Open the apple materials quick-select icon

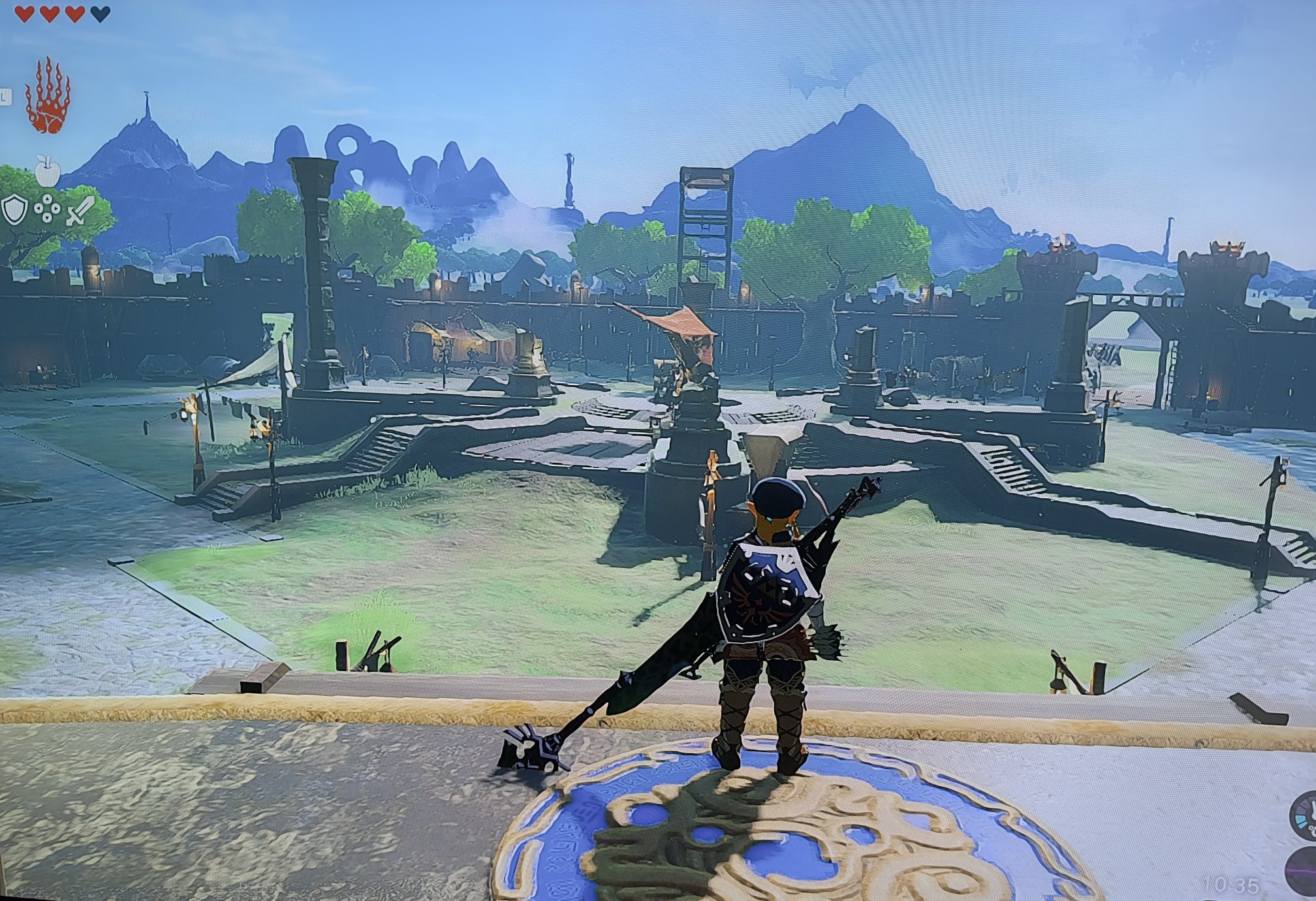pyautogui.click(x=47, y=171)
